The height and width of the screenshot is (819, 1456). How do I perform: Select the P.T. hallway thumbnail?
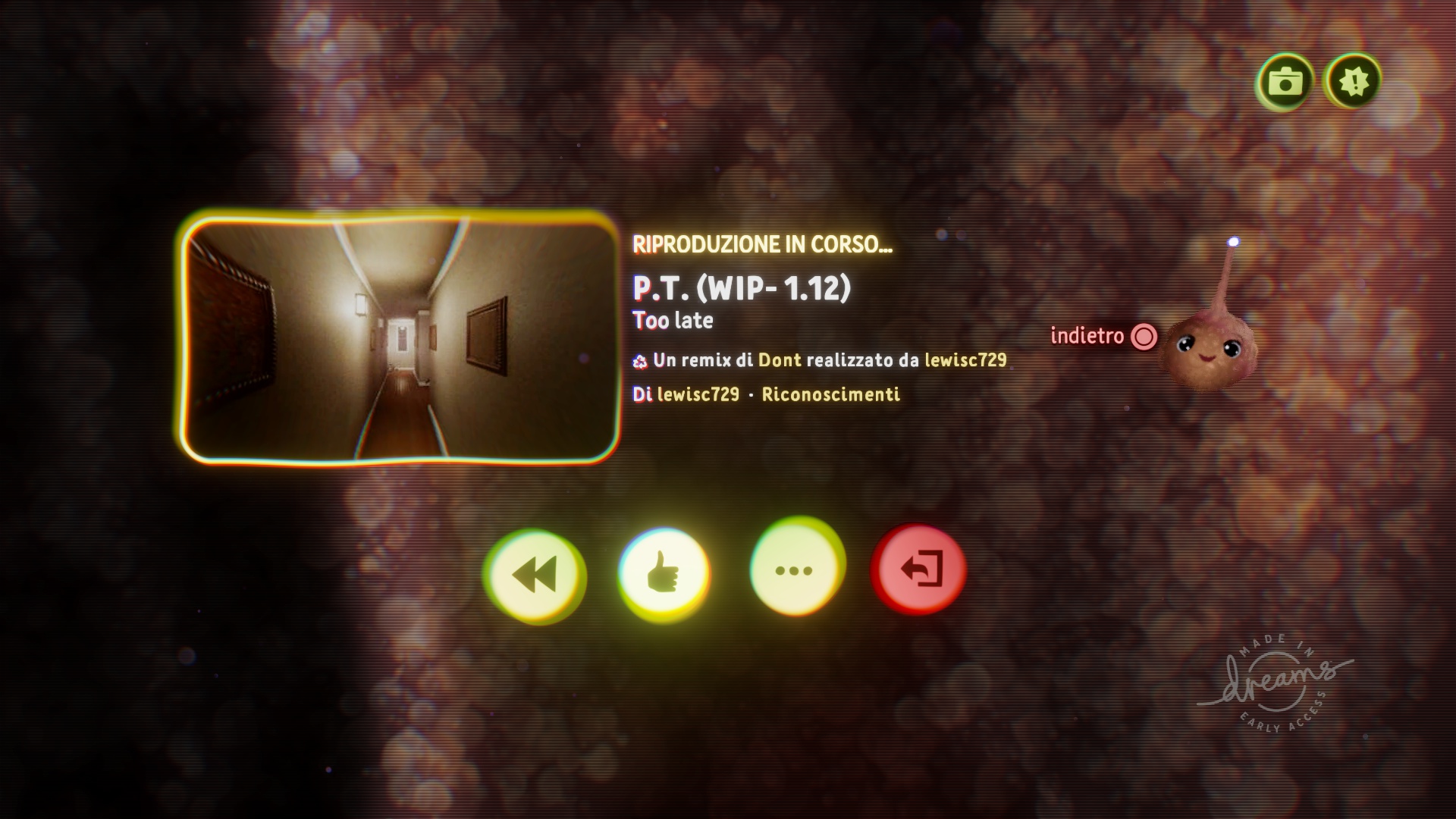(x=400, y=338)
